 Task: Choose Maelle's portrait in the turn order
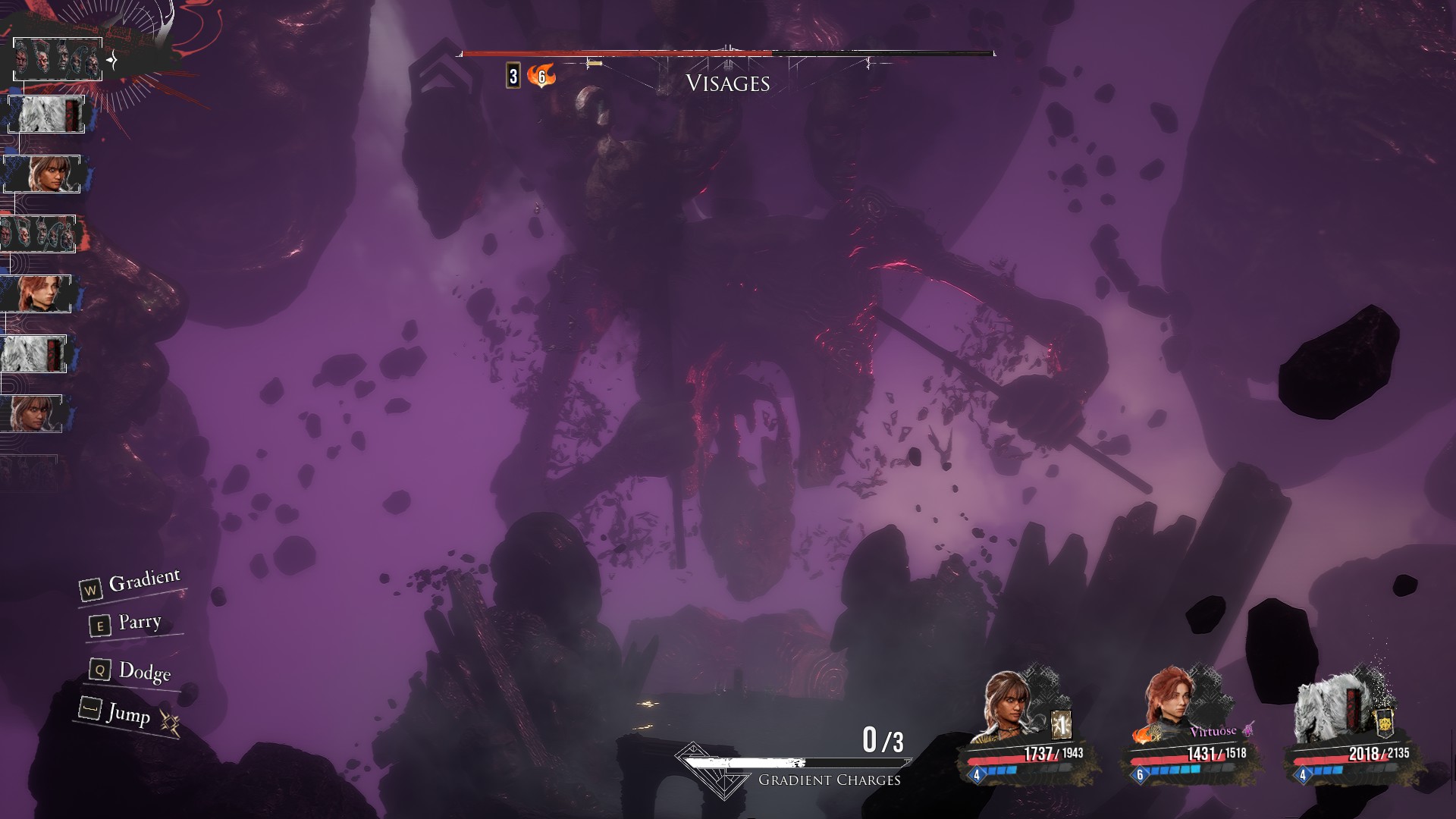point(37,293)
